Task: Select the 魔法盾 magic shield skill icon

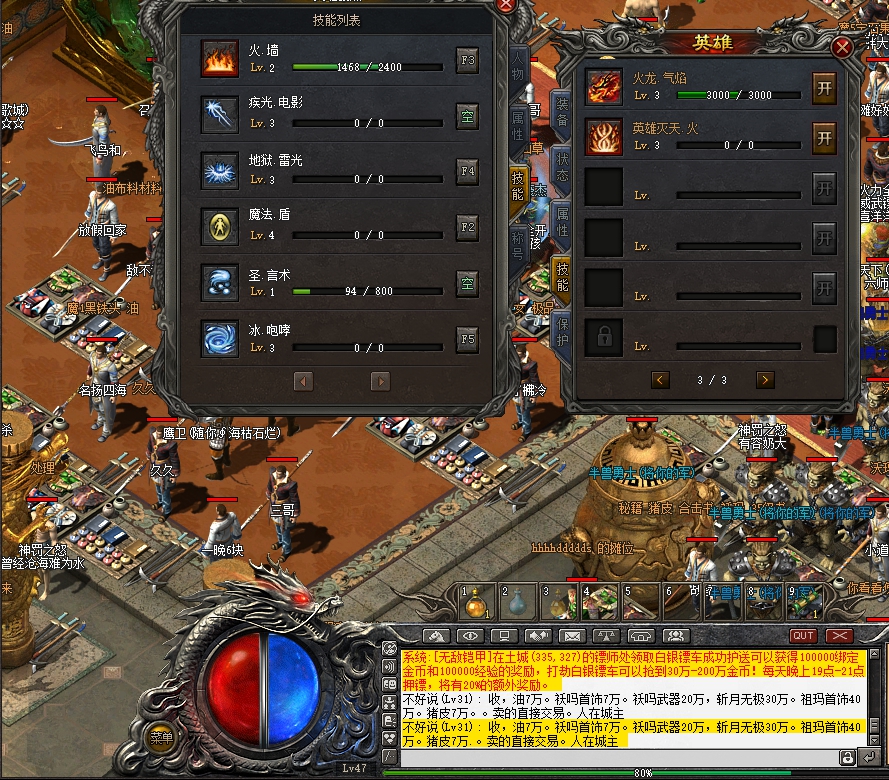Action: coord(219,227)
